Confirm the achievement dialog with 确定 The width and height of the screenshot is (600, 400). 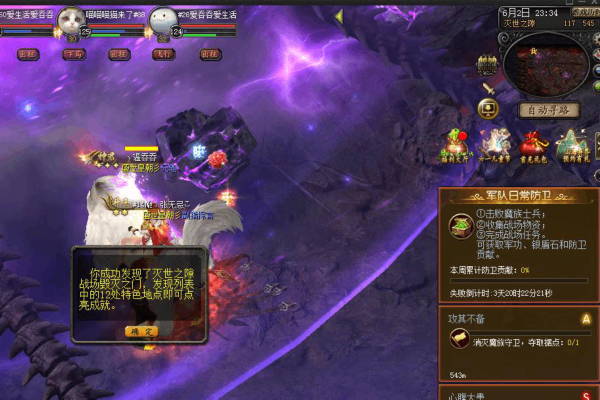pos(141,330)
